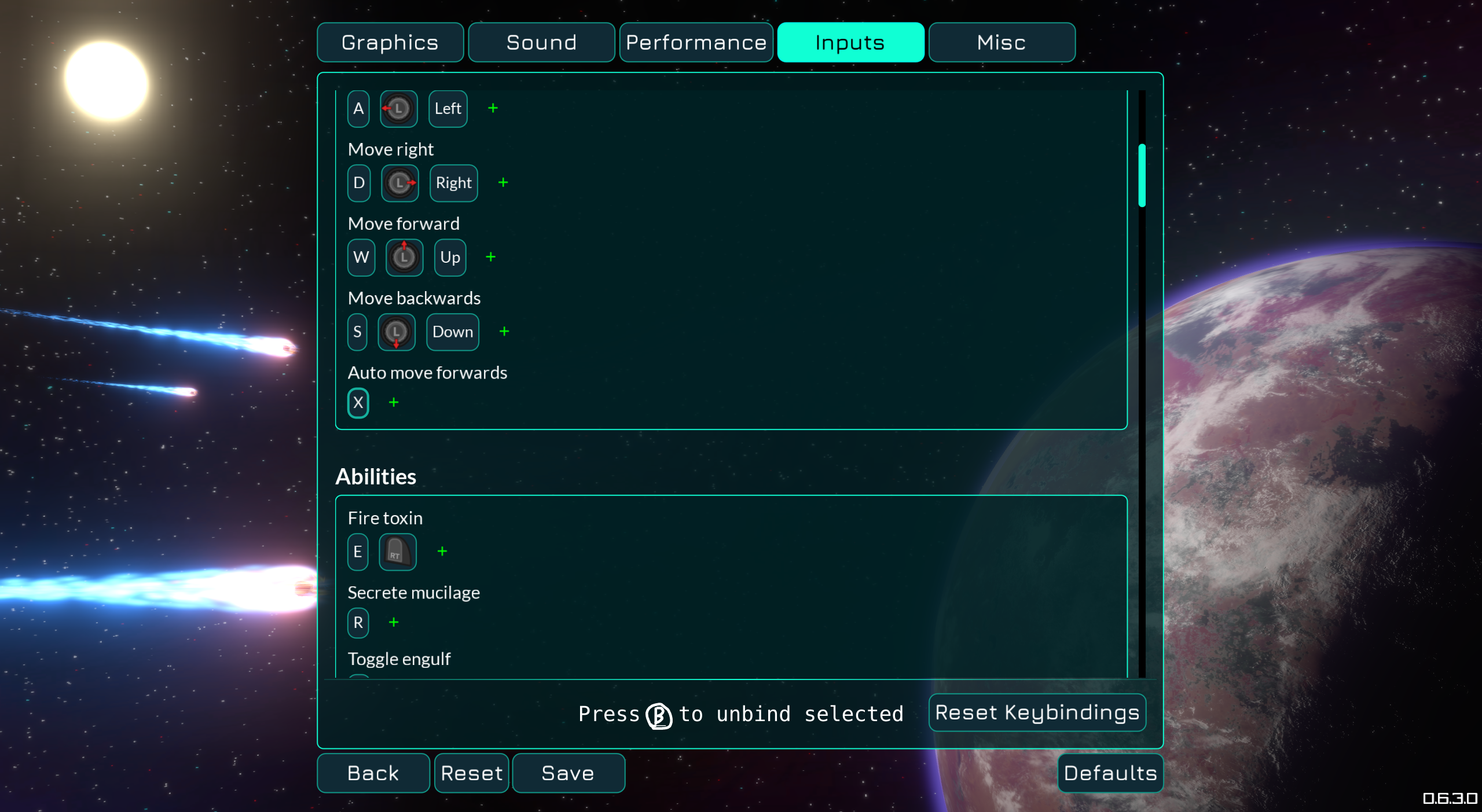Click the R key binding for Secrete mucilage

point(358,623)
